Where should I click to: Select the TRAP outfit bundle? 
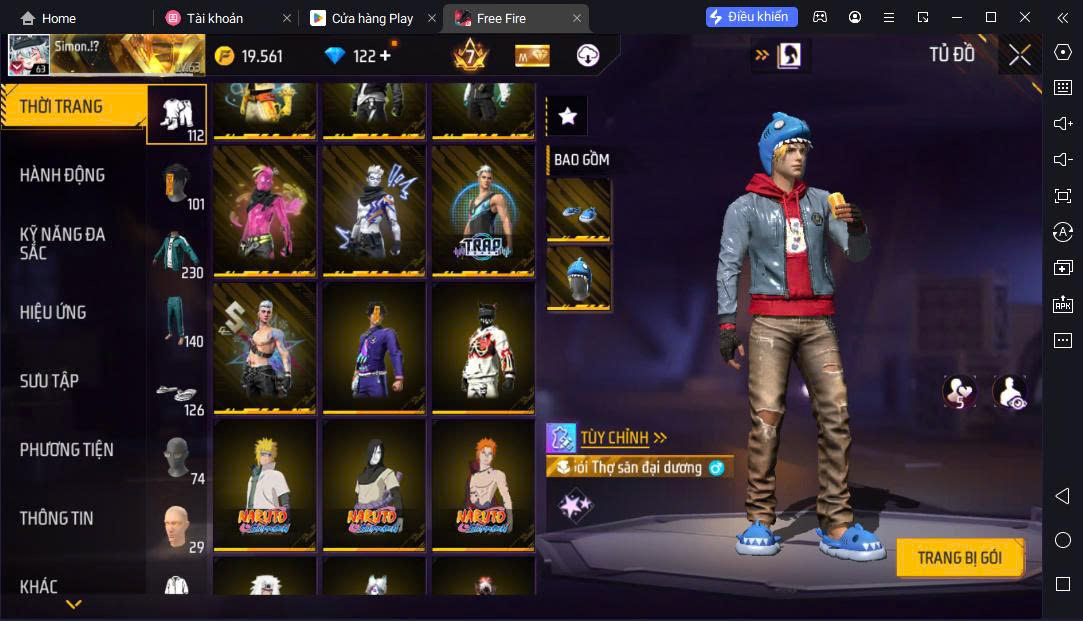479,210
